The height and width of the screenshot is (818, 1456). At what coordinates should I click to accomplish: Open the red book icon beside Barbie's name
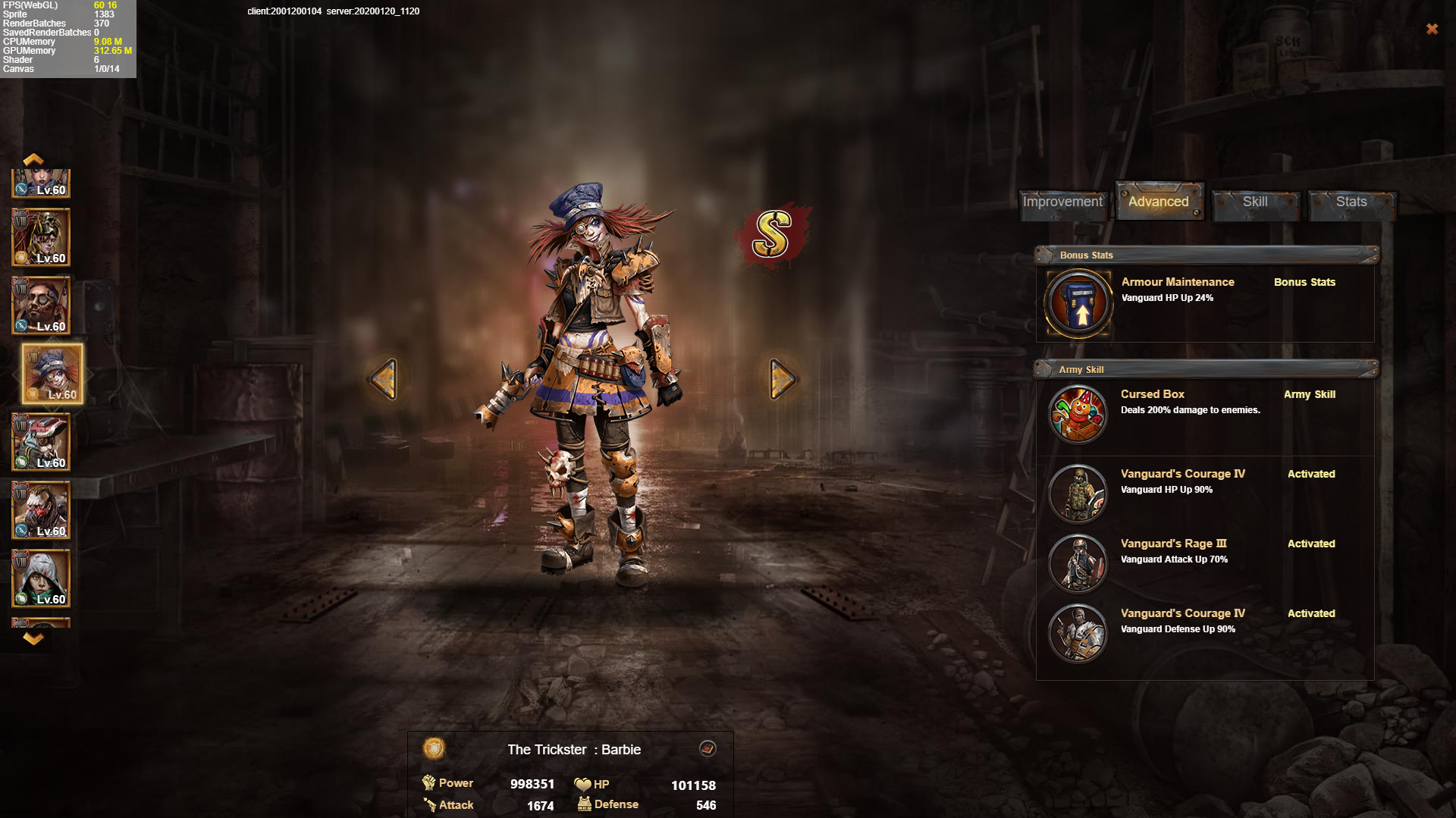pos(708,749)
